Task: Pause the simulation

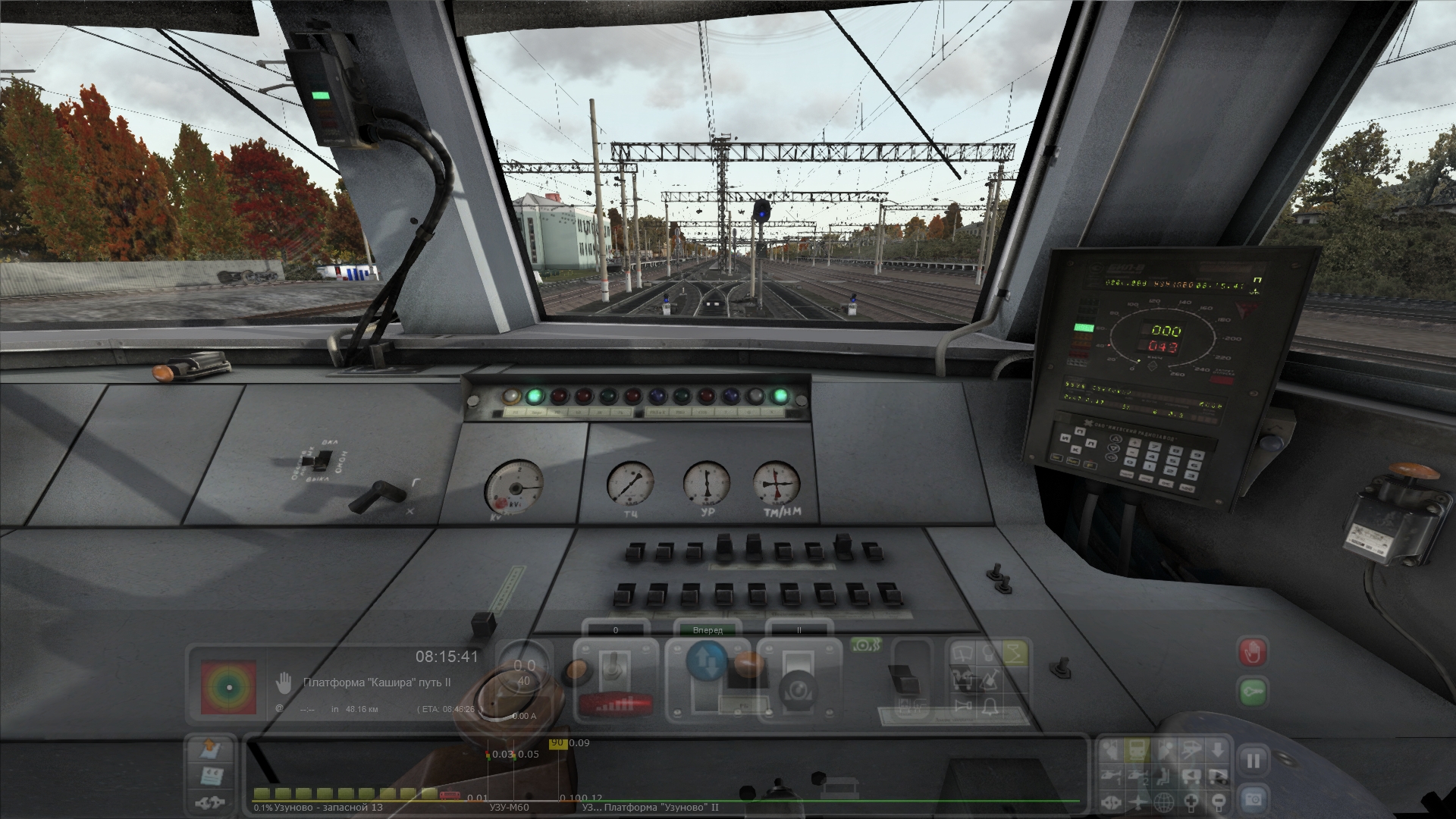Action: tap(1253, 761)
